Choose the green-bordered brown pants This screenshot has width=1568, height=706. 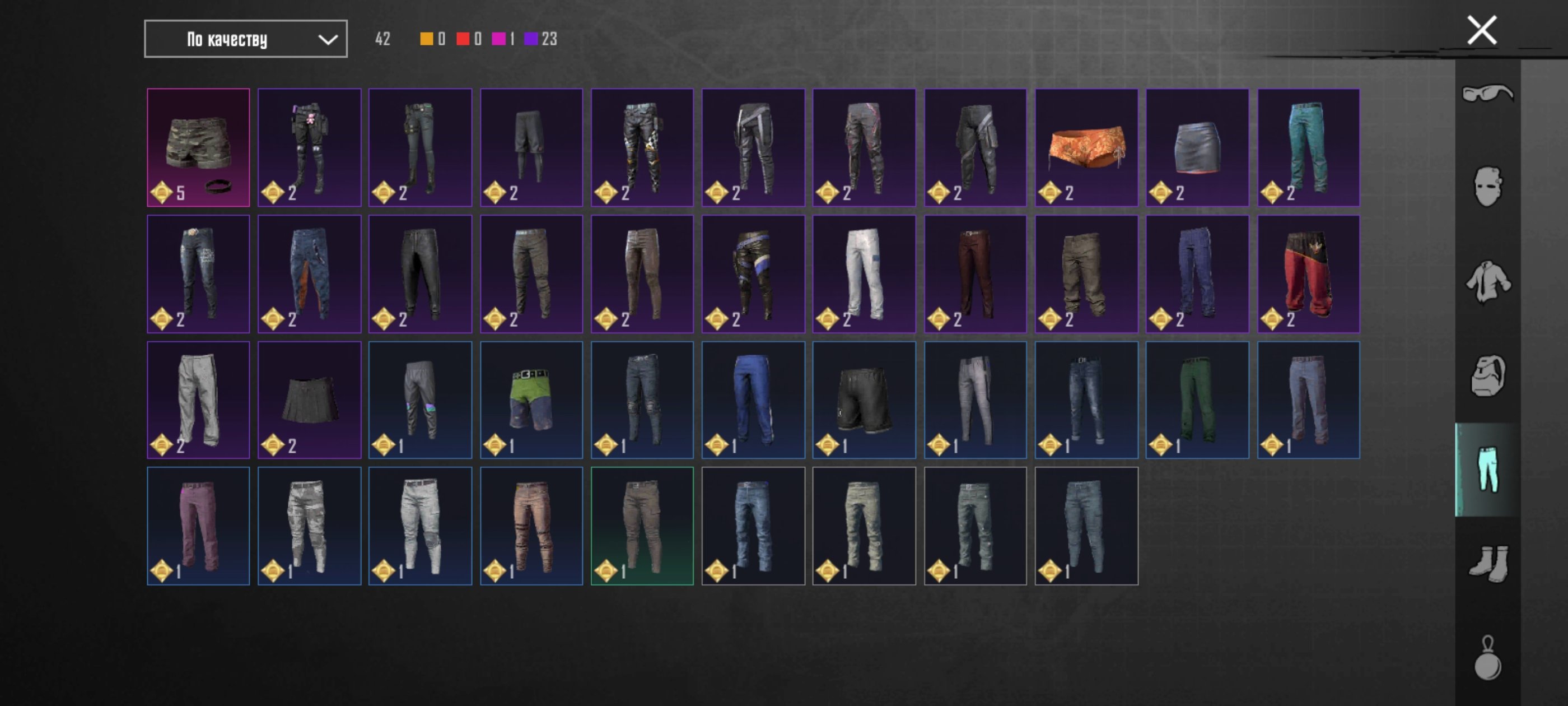coord(642,526)
